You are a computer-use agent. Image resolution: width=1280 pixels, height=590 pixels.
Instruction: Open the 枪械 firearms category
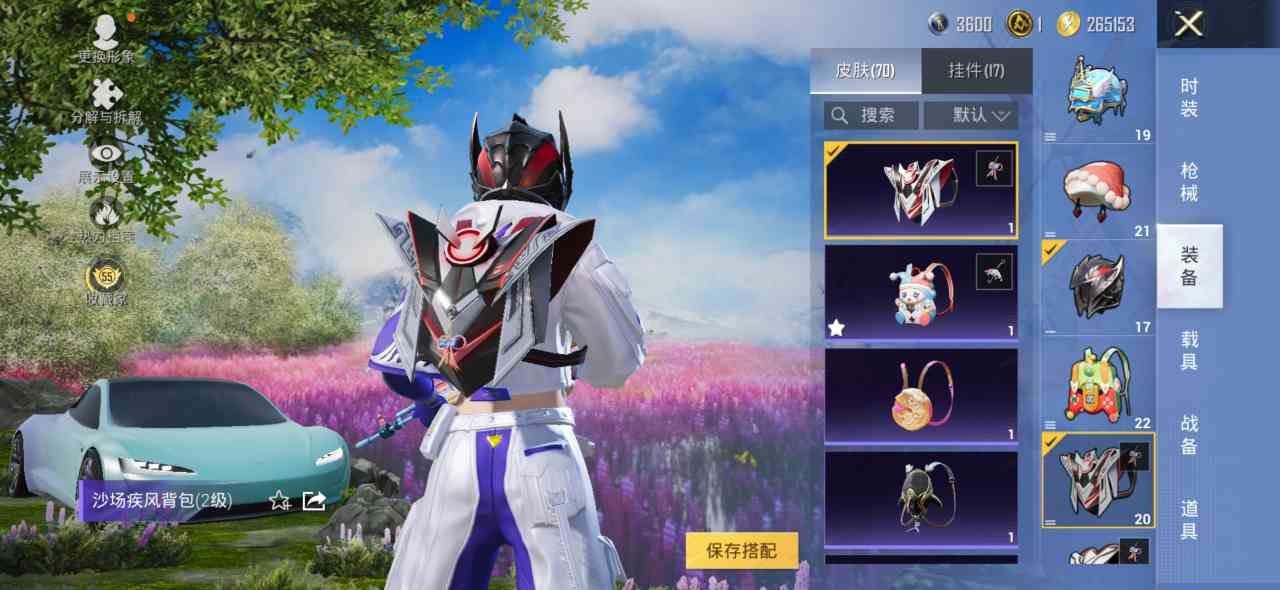1189,182
